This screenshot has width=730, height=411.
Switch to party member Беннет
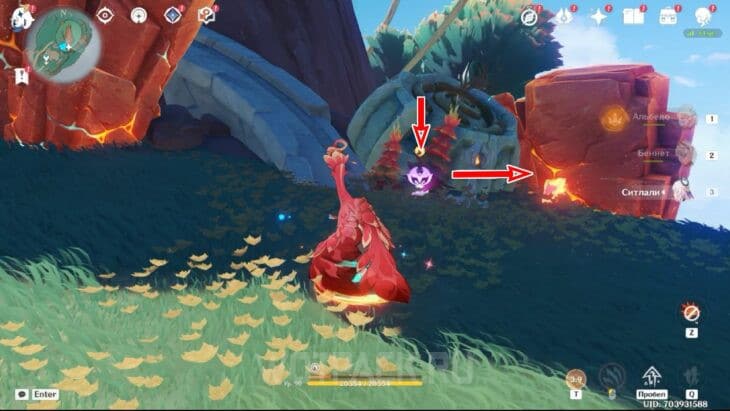click(x=683, y=155)
